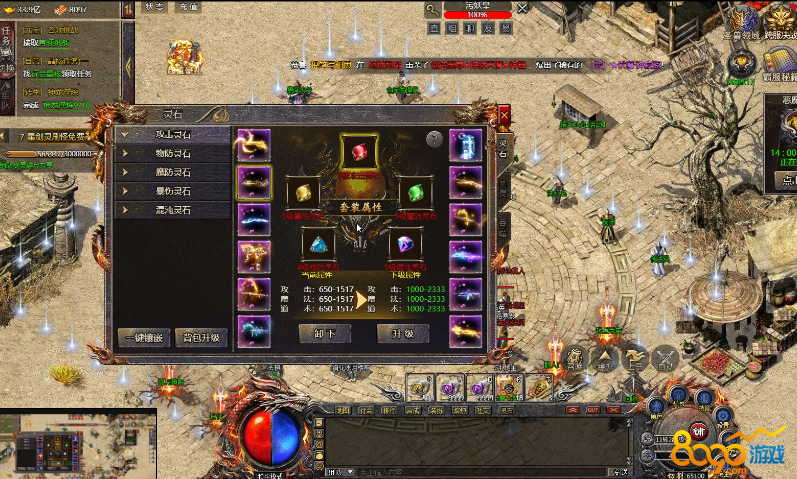Select the purple diamond gem slot

tap(404, 244)
